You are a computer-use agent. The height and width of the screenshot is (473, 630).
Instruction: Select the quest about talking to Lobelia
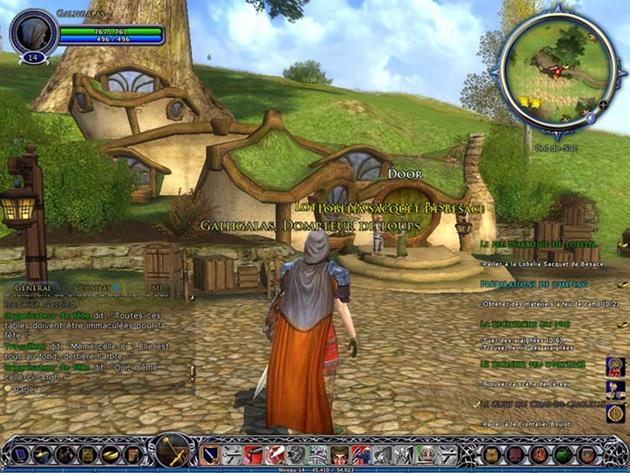(540, 262)
